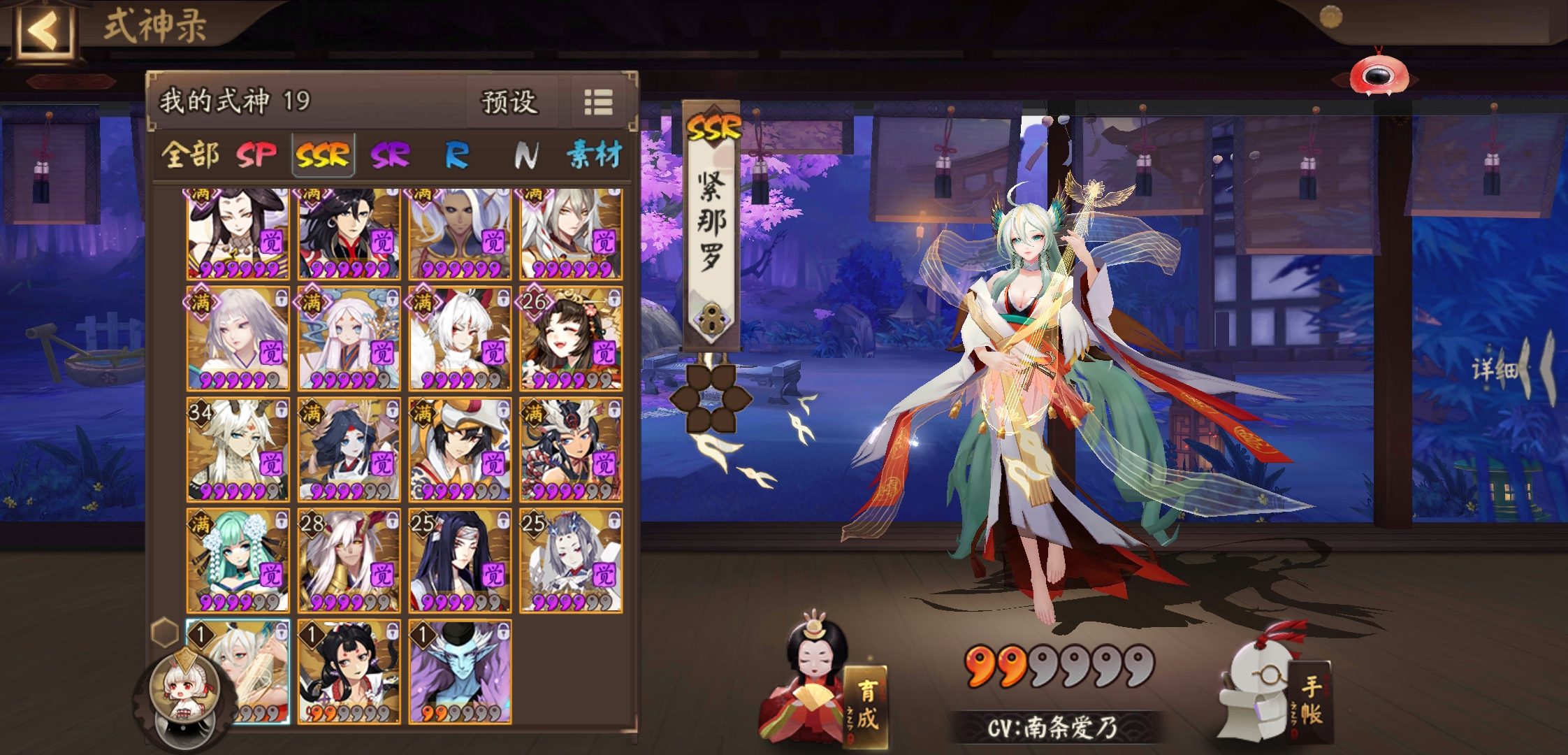1568x755 pixels.
Task: Go back using the arrow button
Action: point(43,31)
